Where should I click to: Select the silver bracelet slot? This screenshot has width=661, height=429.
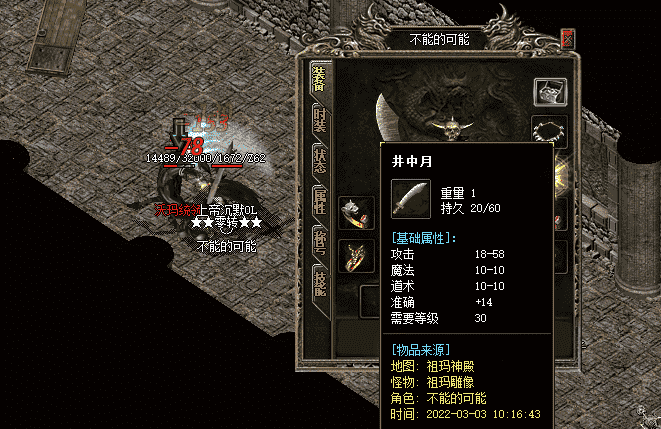coord(356,212)
